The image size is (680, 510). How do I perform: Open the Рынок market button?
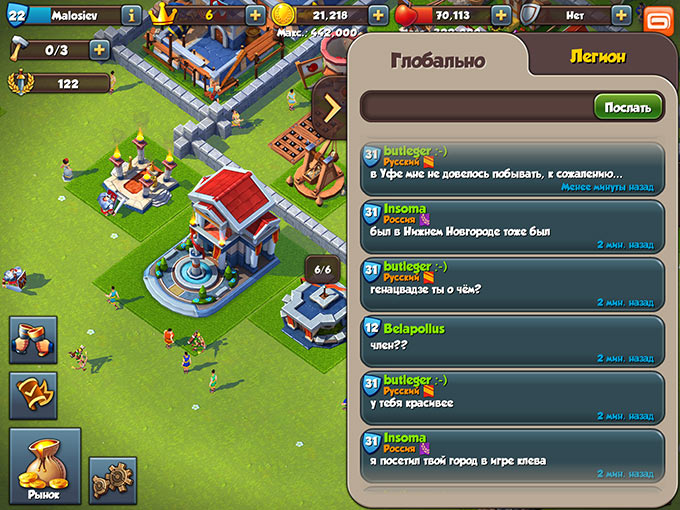coord(44,465)
